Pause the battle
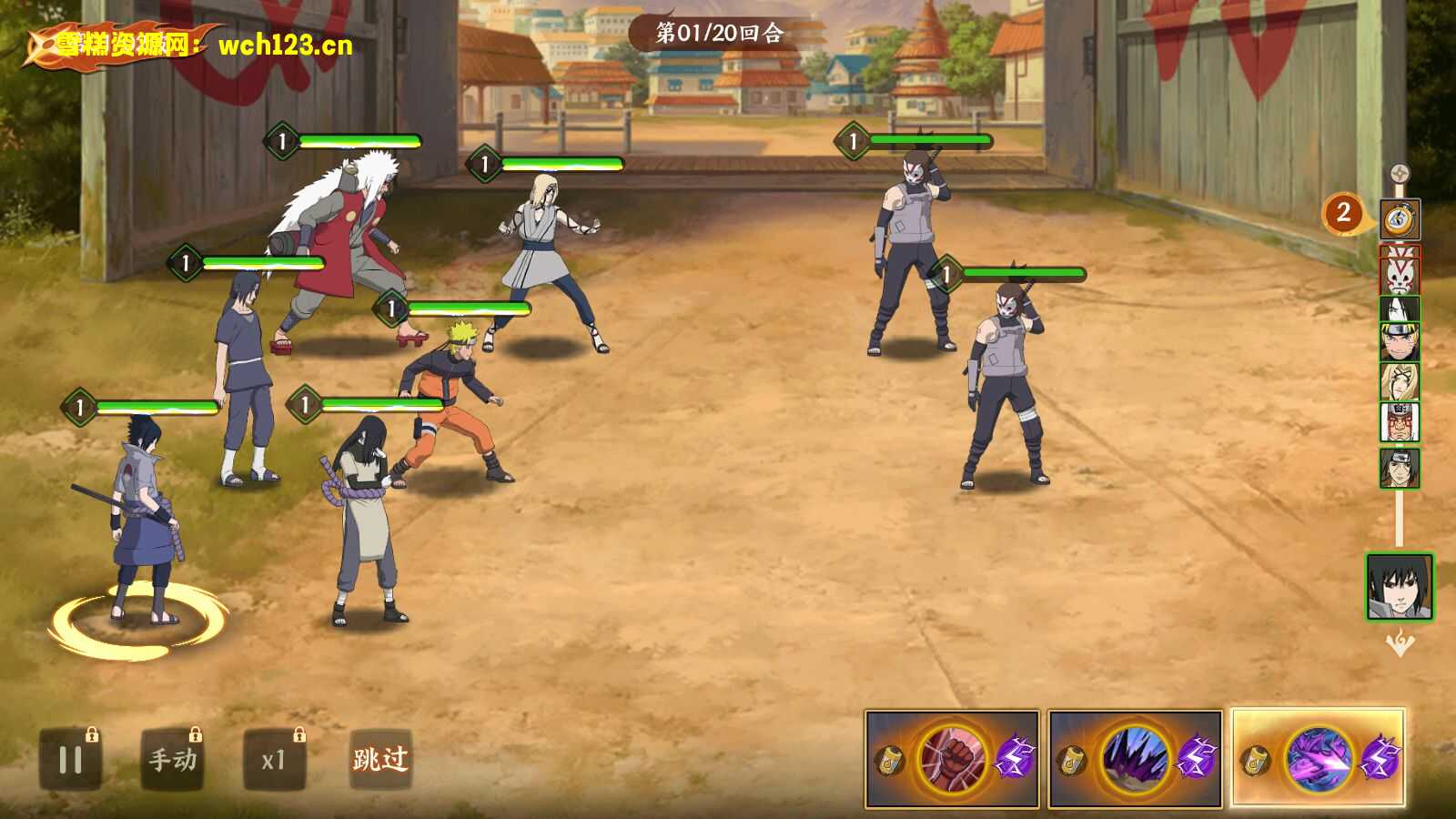Viewport: 1456px width, 819px height. point(70,760)
